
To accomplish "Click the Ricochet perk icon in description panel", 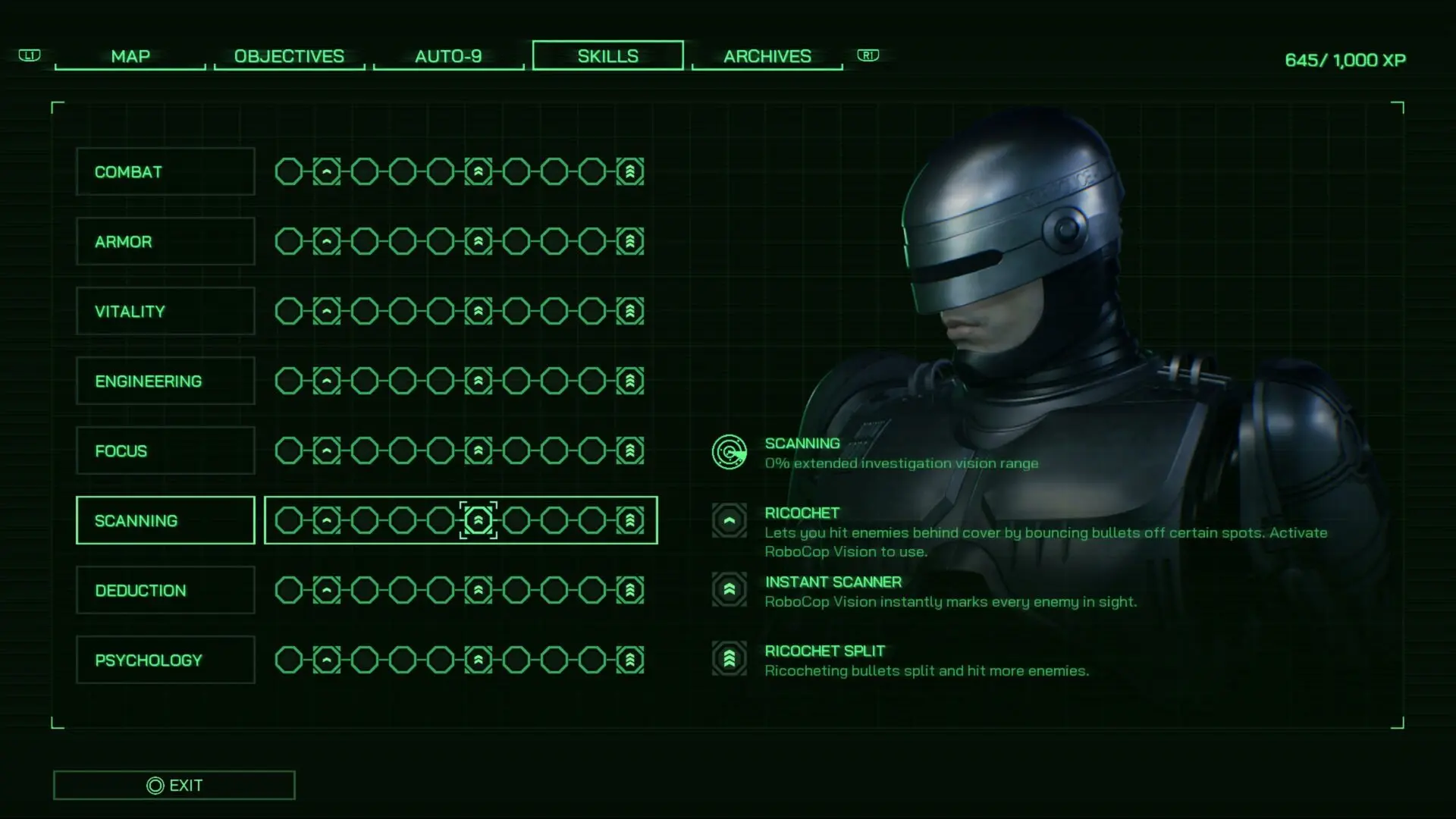I will [x=730, y=521].
